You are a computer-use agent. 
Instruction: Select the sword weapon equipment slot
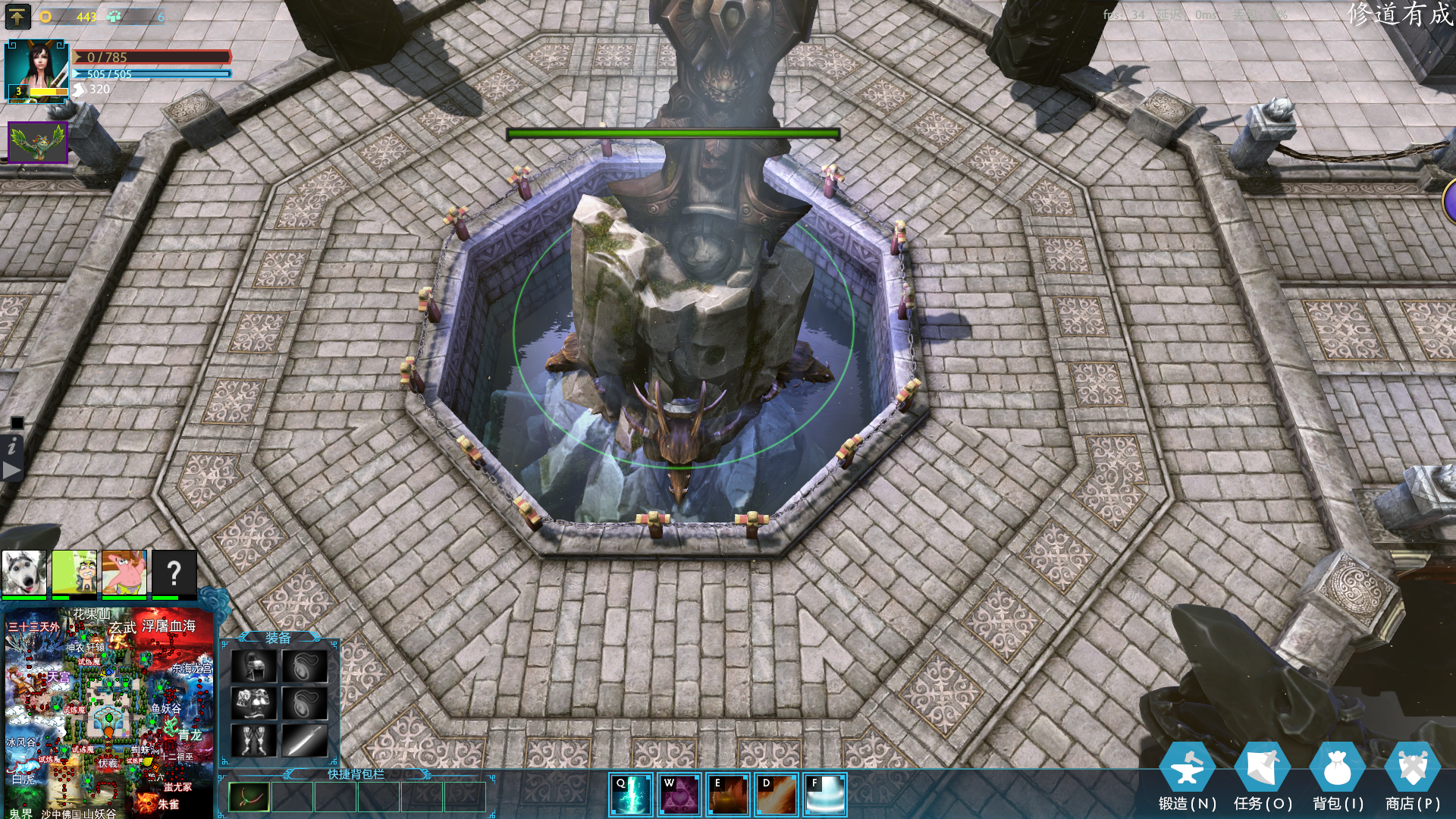[305, 739]
